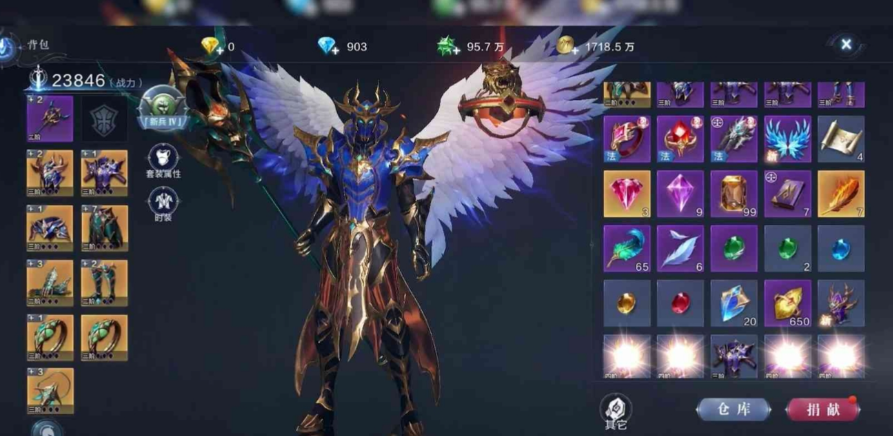Click the red 捐献 donate button

(x=822, y=409)
